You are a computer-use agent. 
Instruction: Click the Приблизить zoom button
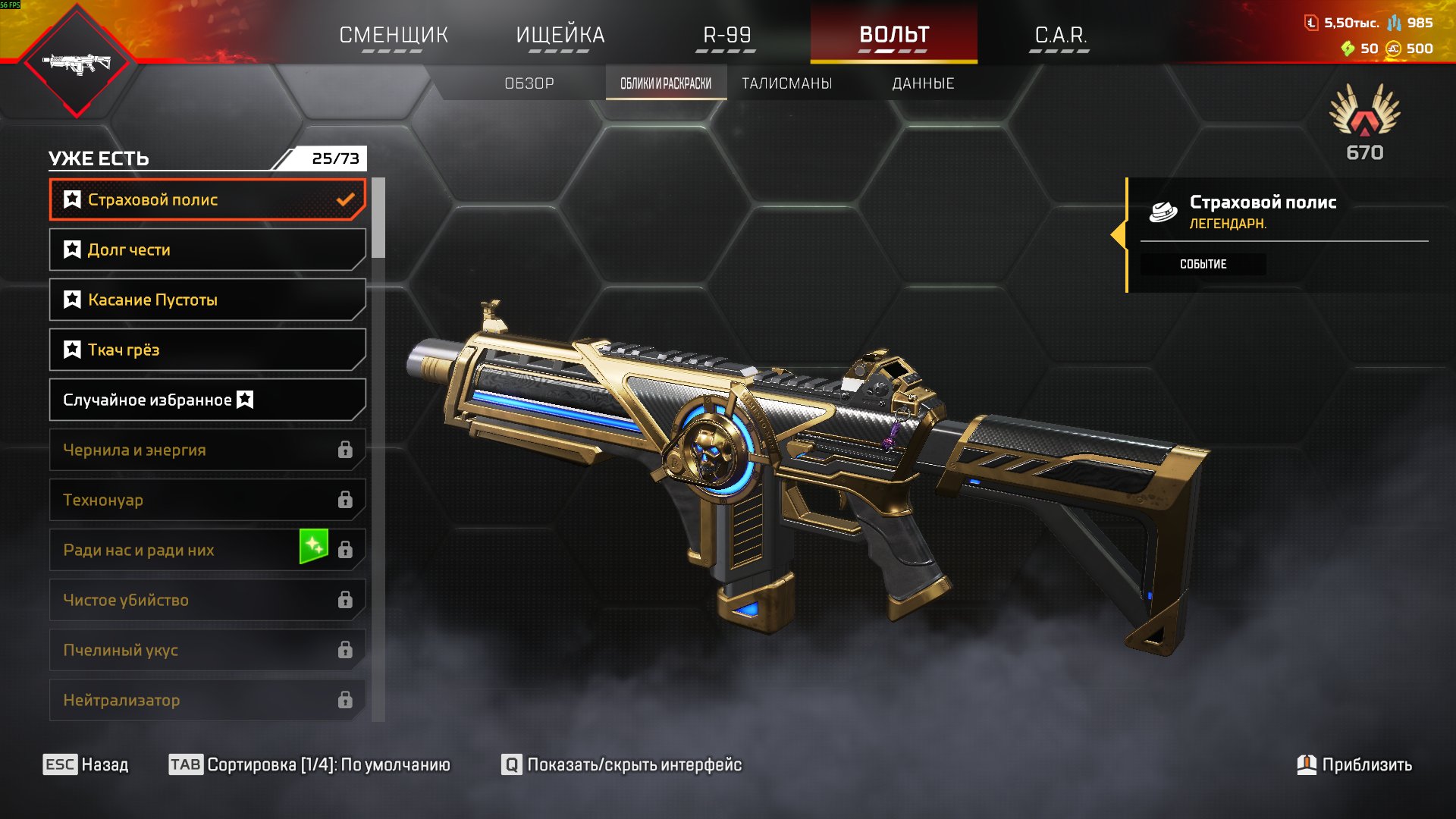(x=1354, y=764)
